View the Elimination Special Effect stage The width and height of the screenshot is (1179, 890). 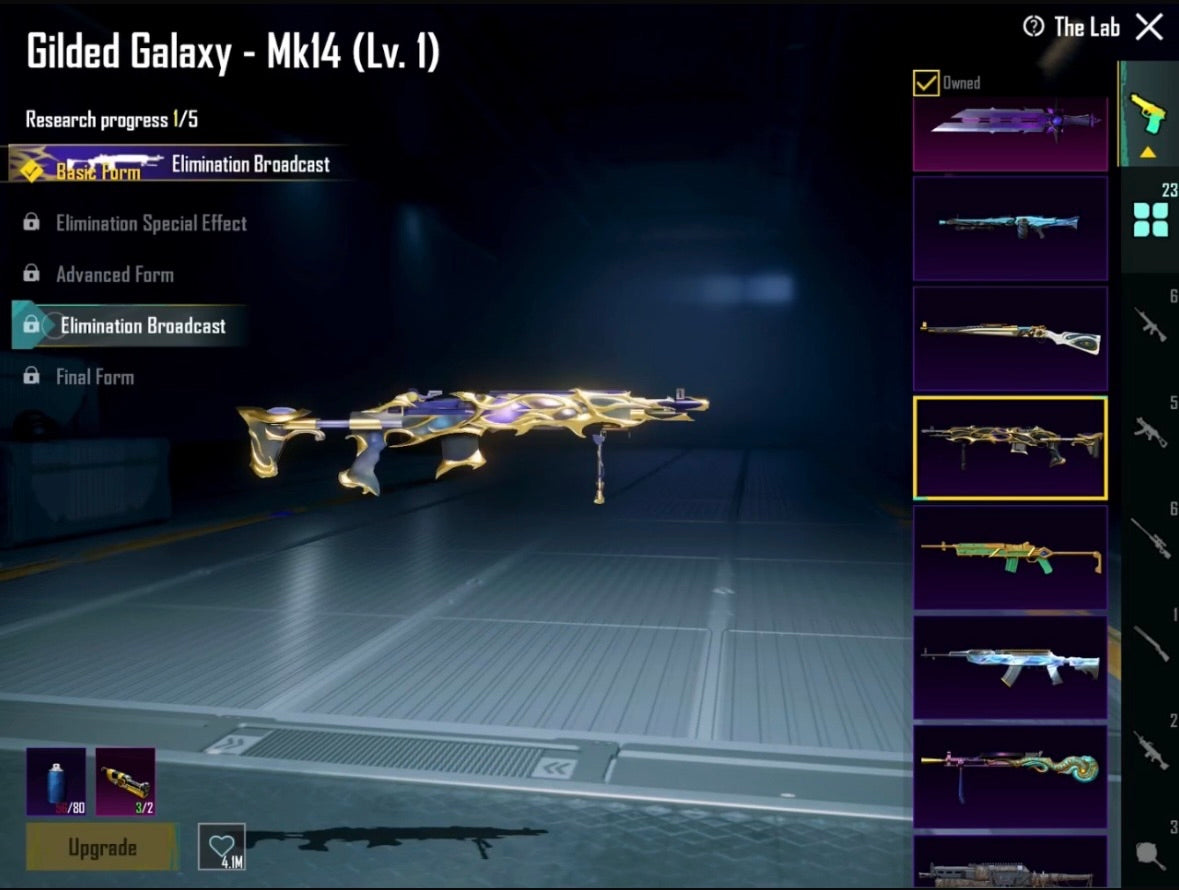(x=150, y=223)
